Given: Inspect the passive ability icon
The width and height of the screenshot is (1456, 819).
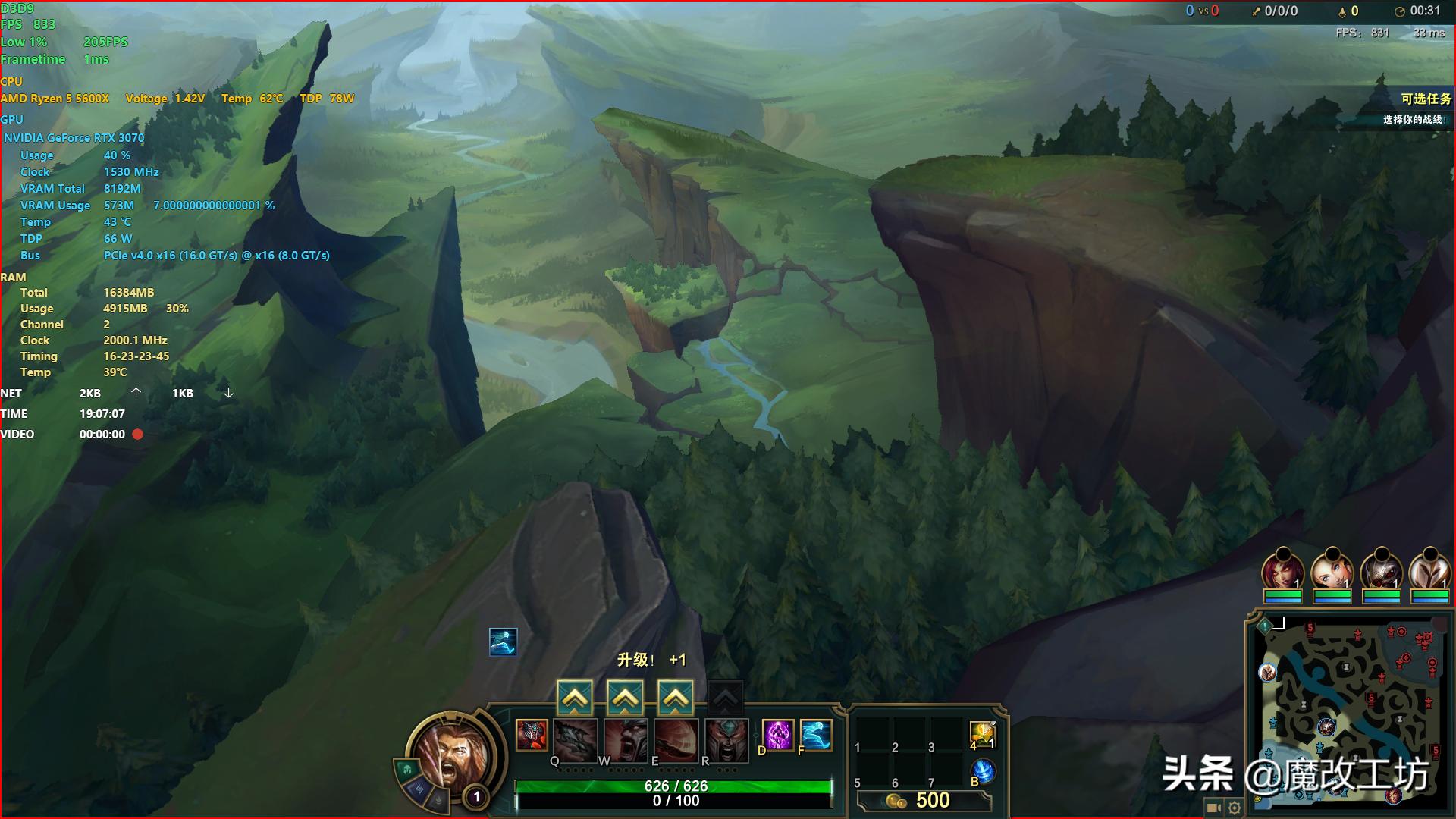Looking at the screenshot, I should tap(532, 735).
